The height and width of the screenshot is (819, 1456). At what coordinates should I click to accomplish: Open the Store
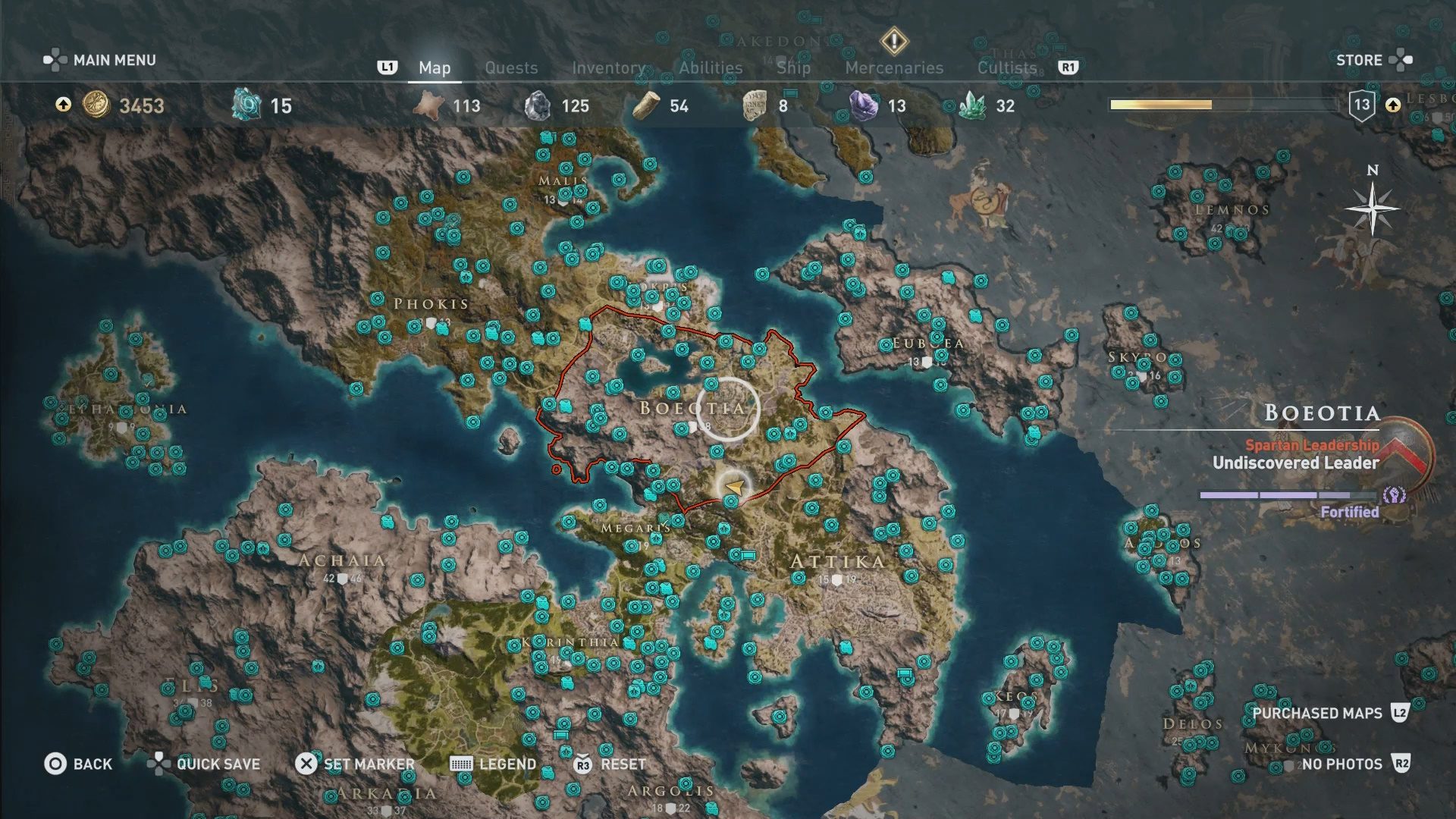coord(1373,60)
